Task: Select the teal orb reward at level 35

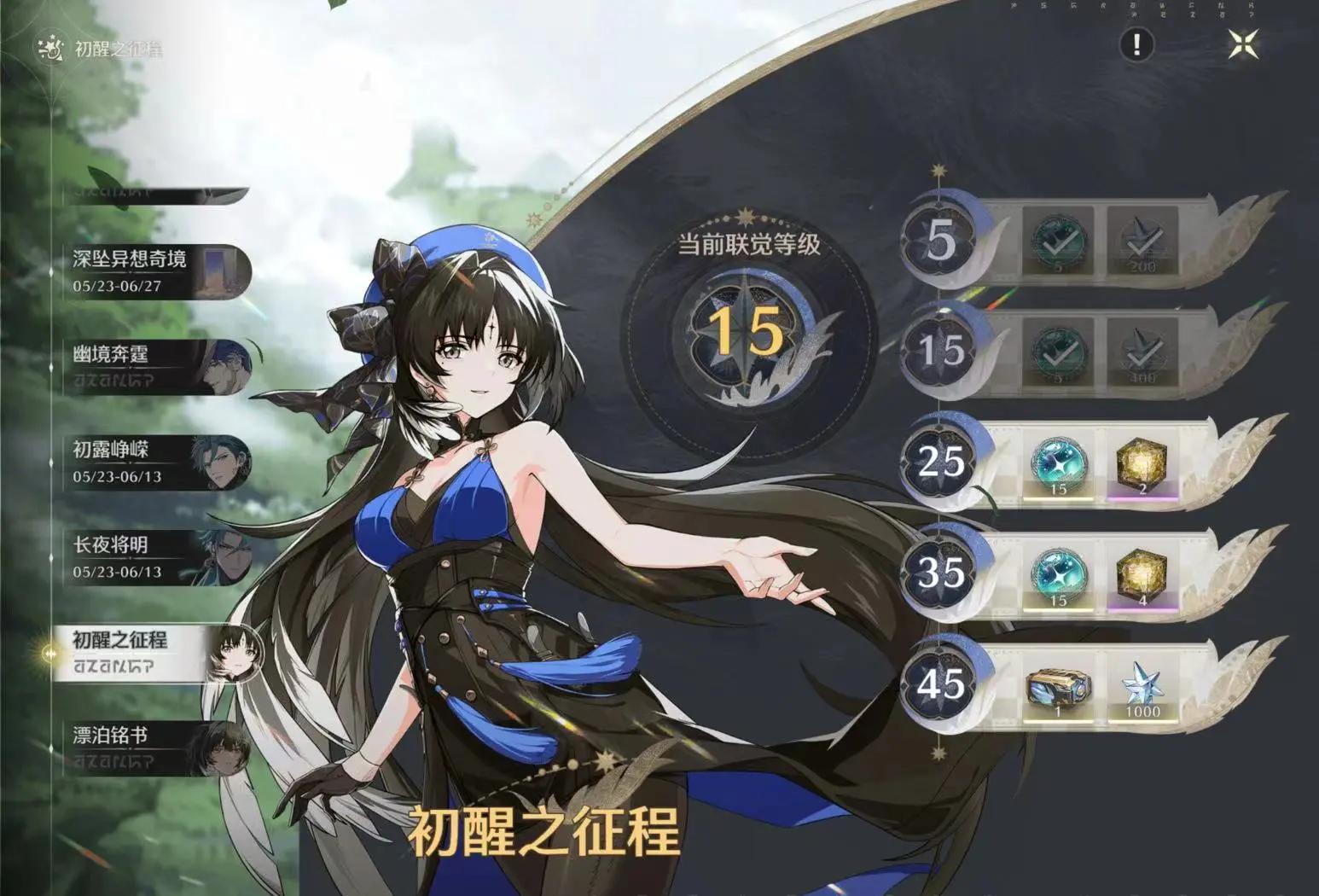Action: (1060, 579)
